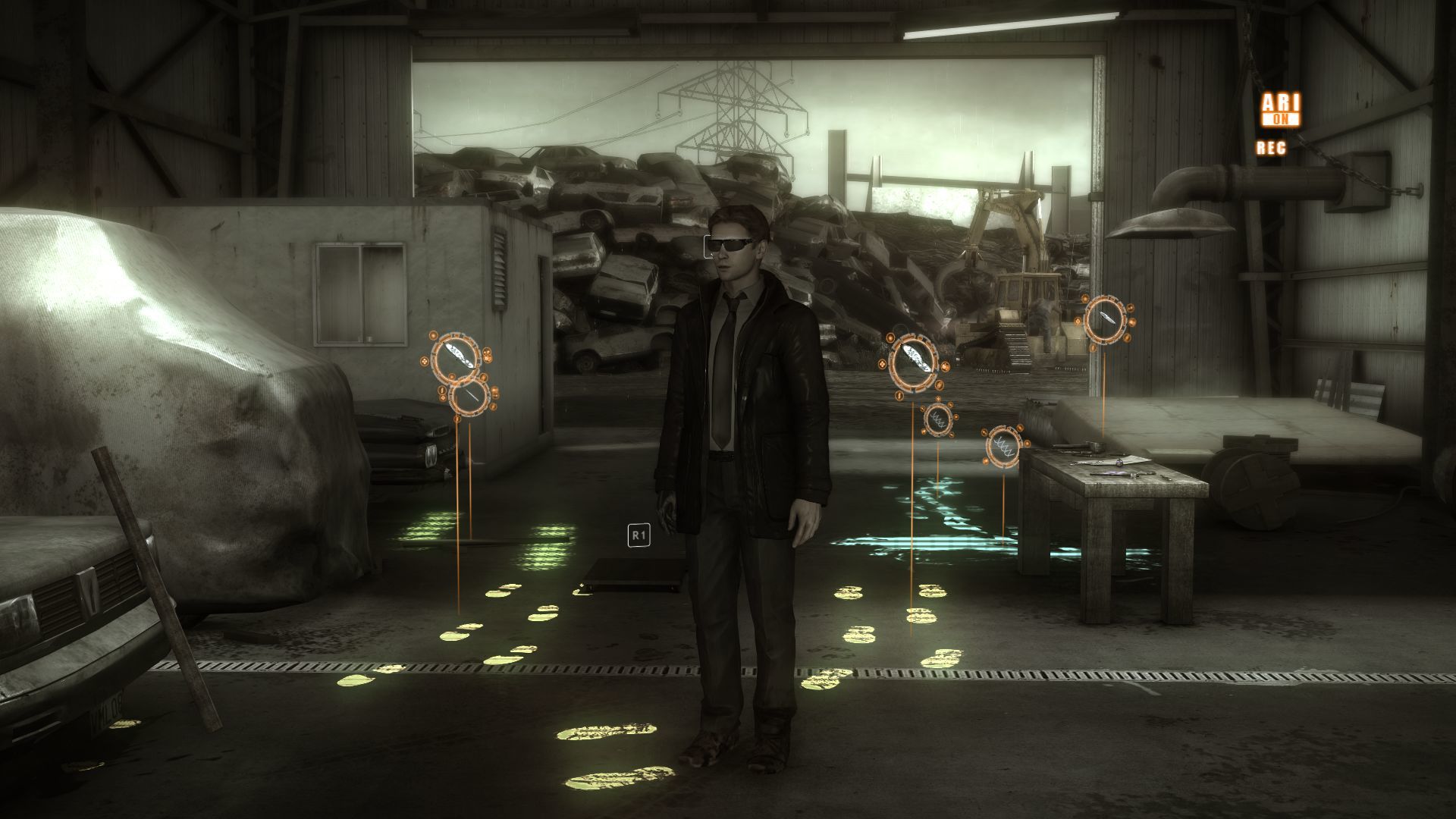Examine the shoe-print clue marker by the office cabin

point(456,357)
